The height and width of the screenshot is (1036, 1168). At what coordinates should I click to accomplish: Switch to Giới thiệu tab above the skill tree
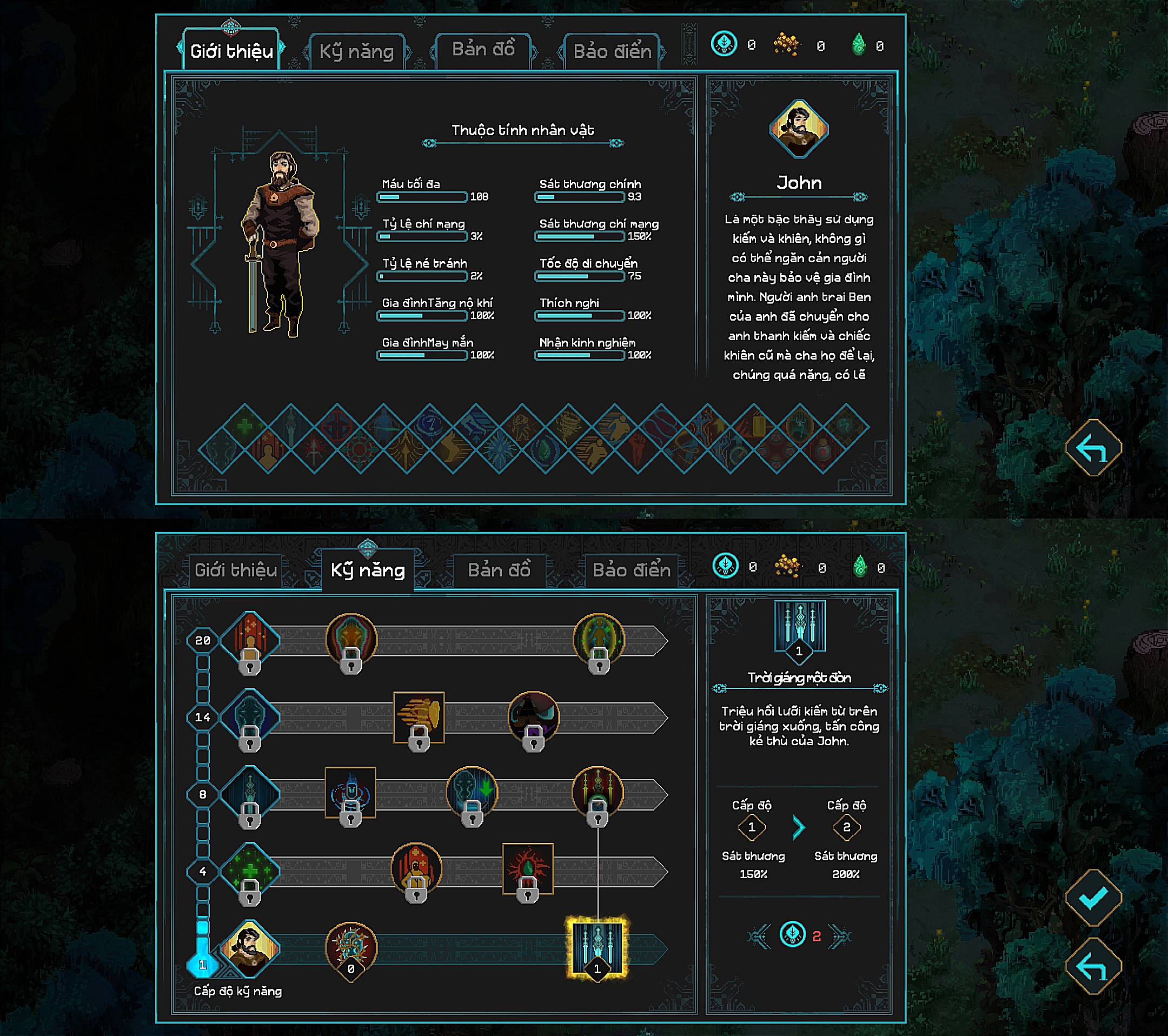tap(235, 570)
